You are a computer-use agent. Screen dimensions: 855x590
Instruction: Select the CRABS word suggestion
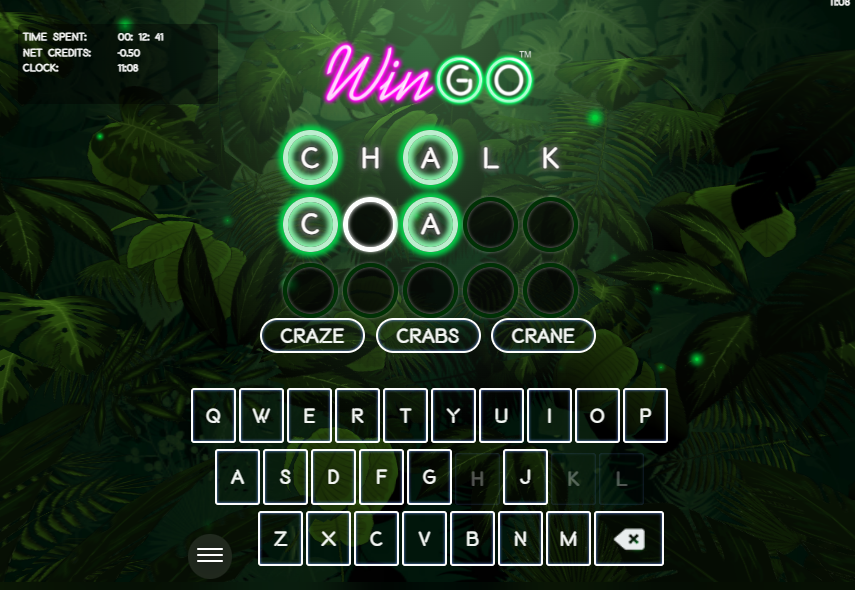click(428, 336)
